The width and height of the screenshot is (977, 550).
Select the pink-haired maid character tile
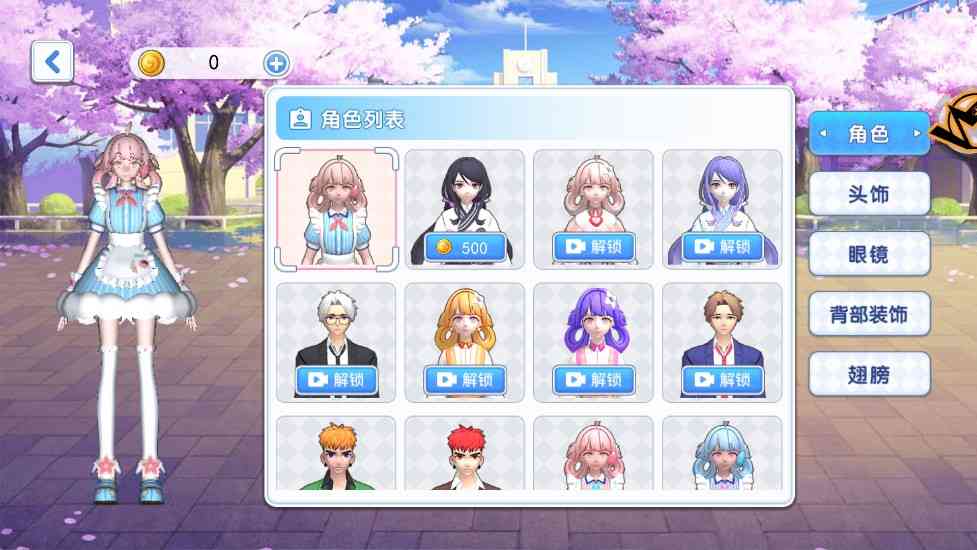(x=336, y=208)
